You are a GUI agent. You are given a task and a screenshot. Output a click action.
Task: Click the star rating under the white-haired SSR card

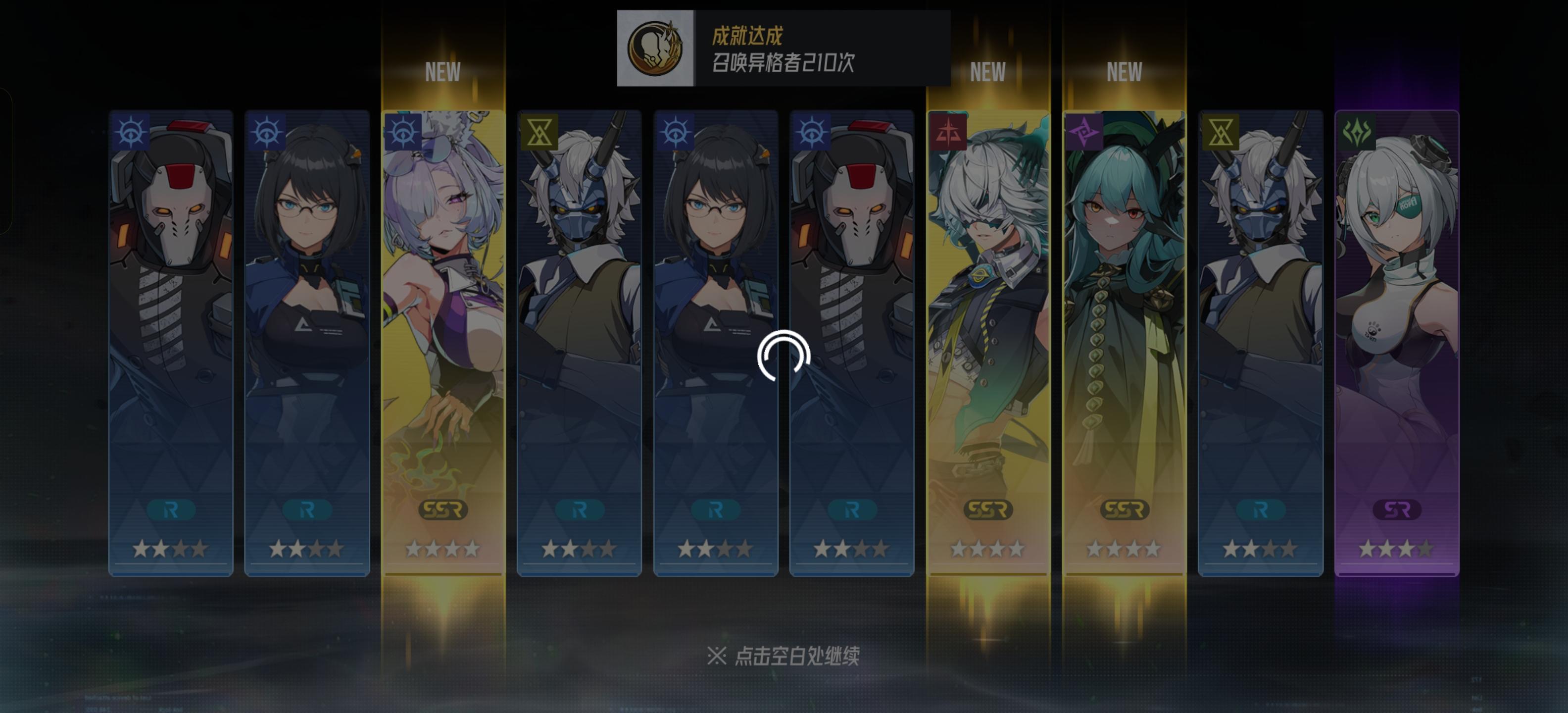988,550
